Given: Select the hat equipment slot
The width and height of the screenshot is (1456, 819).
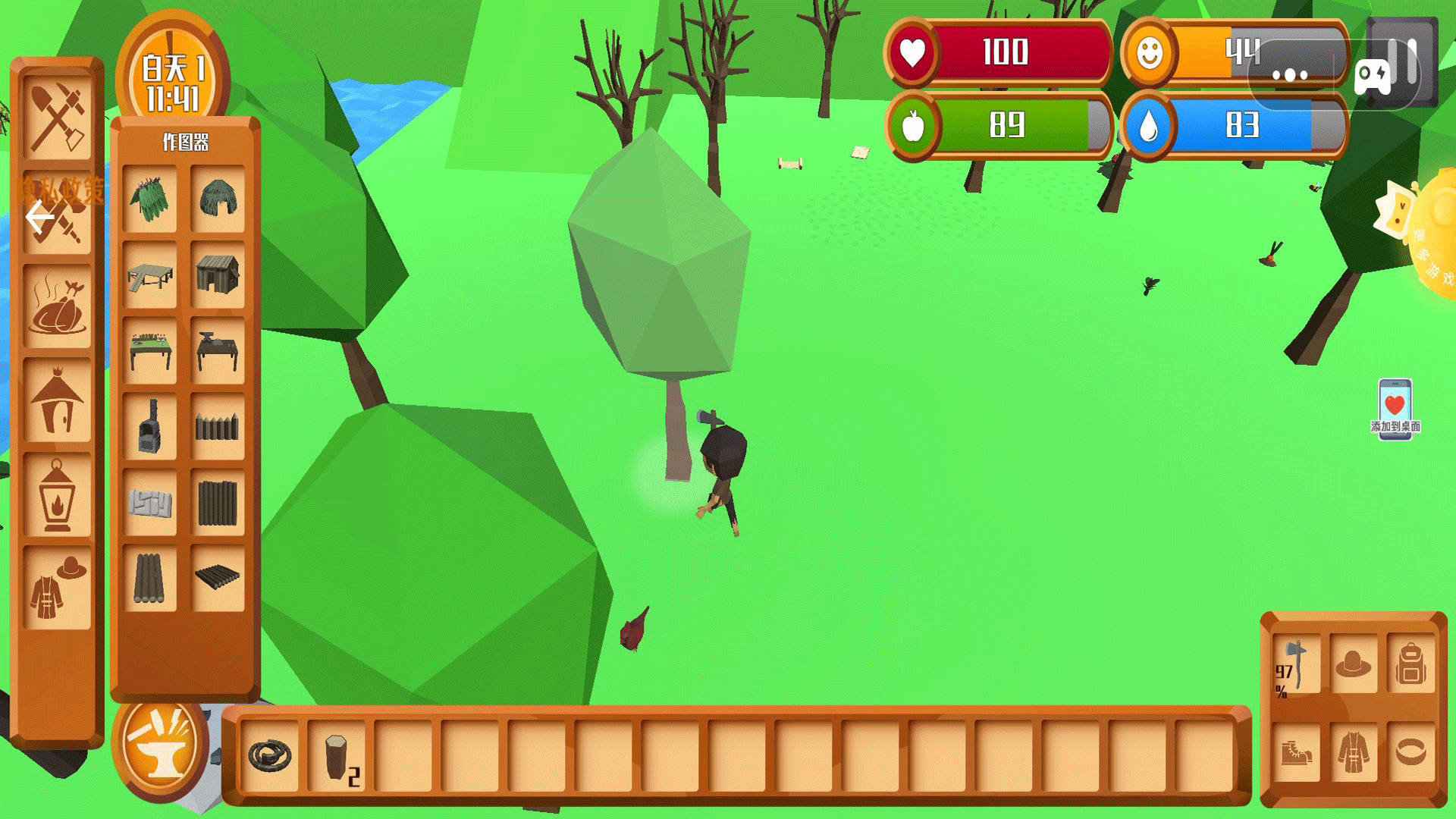Looking at the screenshot, I should [x=1354, y=665].
